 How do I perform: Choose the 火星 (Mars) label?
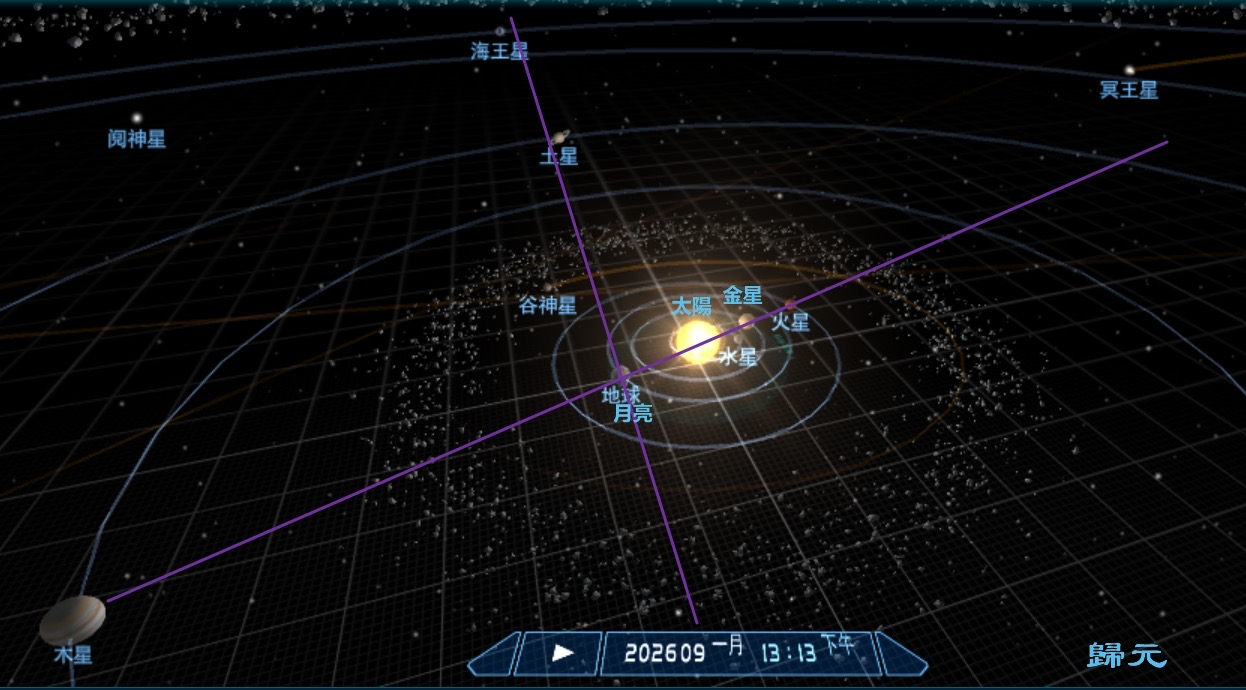(790, 322)
